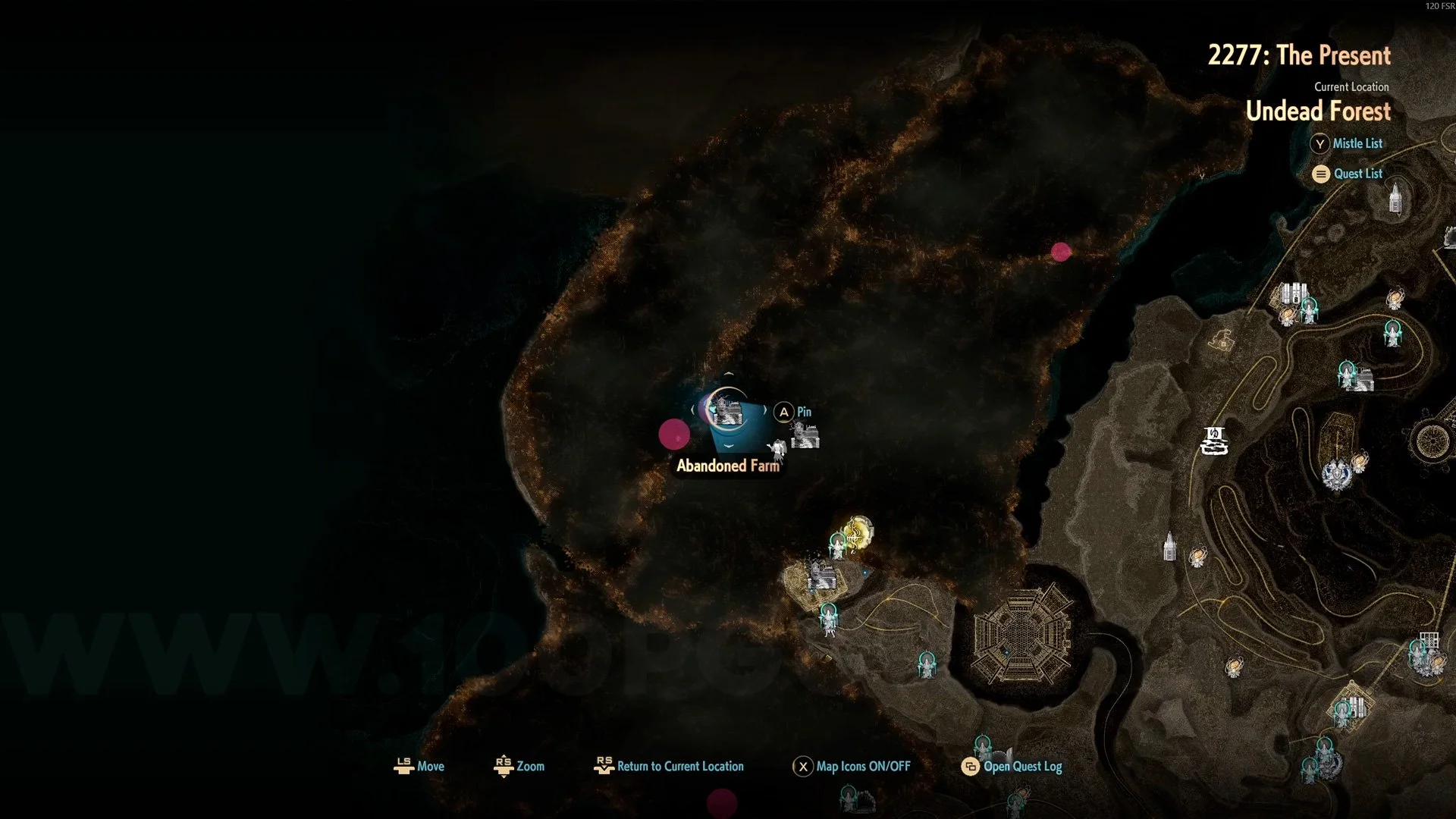Click the ruined building icon right of Pin

coord(805,436)
